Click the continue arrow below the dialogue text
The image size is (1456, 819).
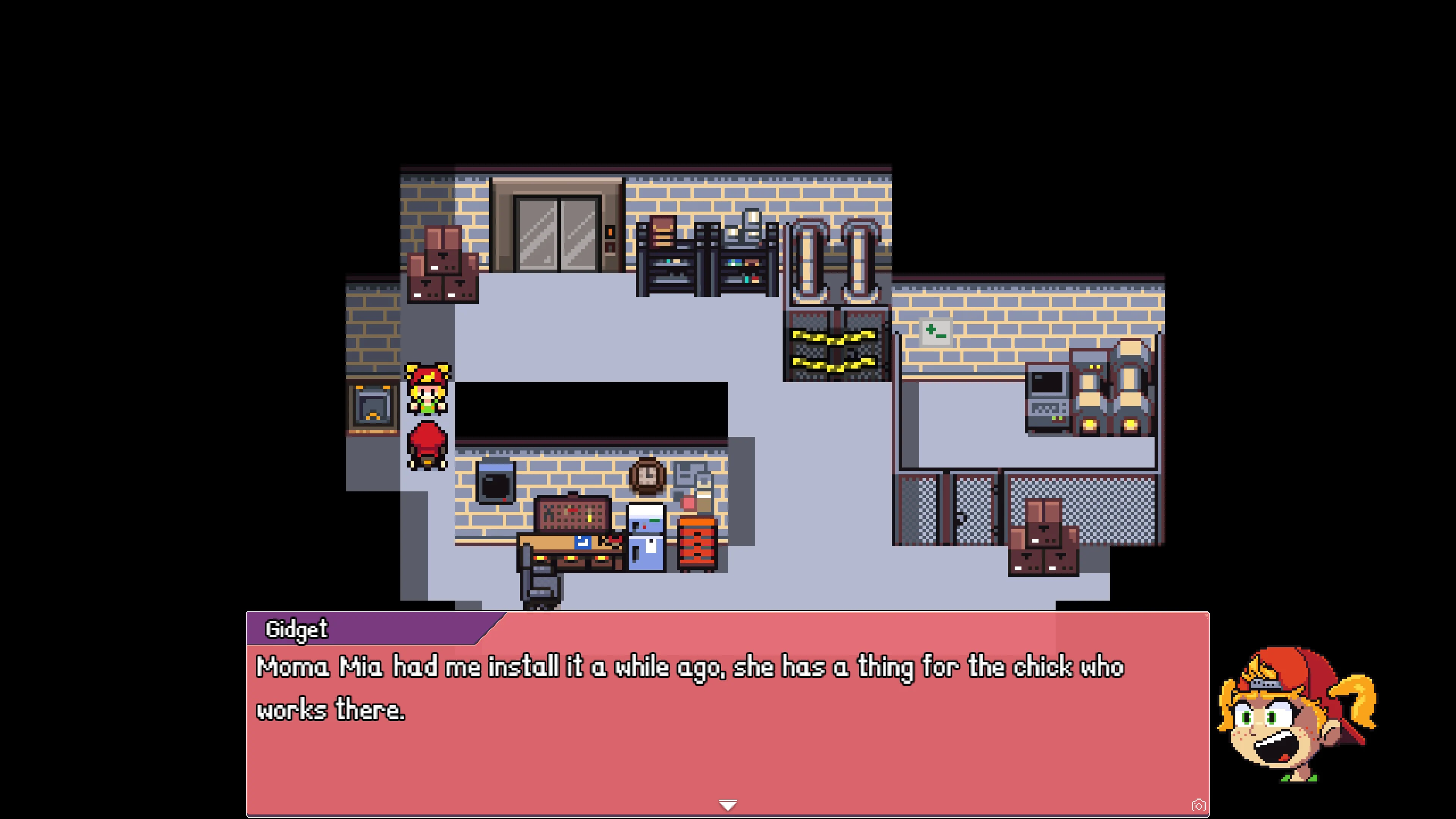(728, 805)
